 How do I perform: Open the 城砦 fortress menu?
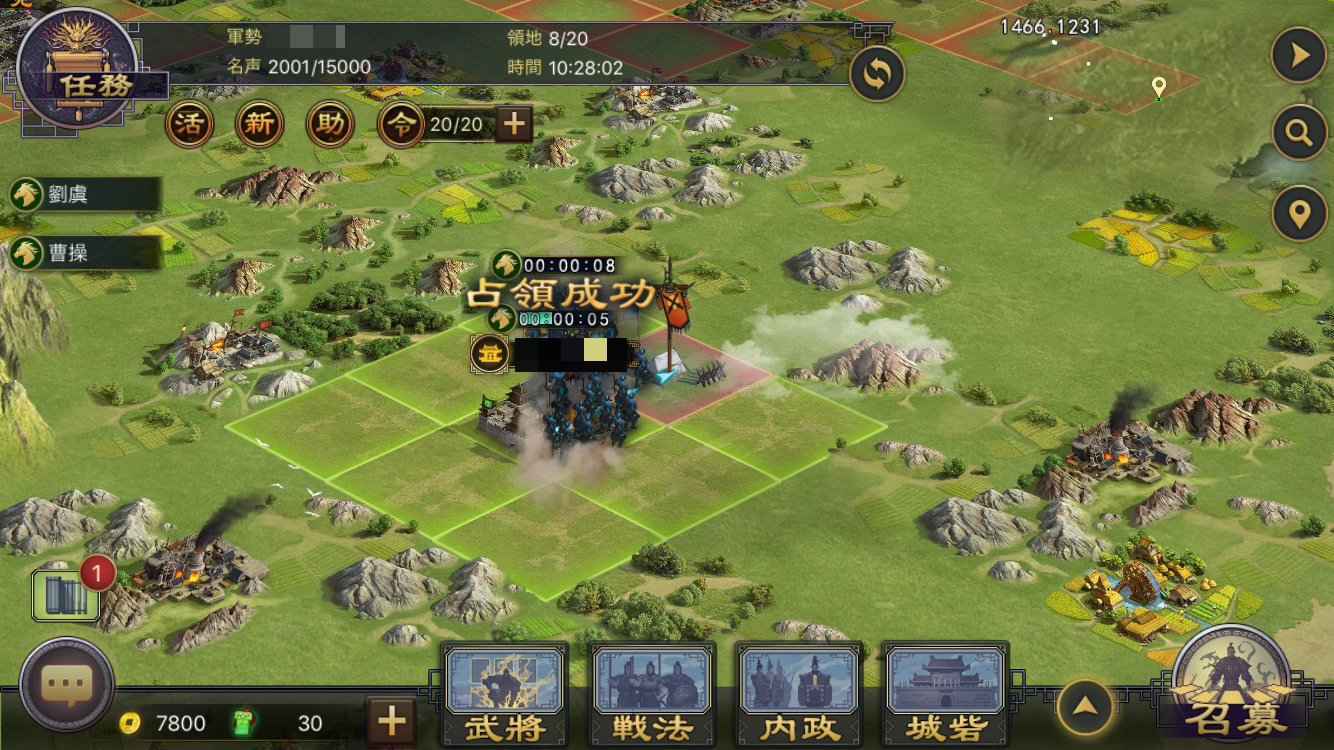(945, 694)
